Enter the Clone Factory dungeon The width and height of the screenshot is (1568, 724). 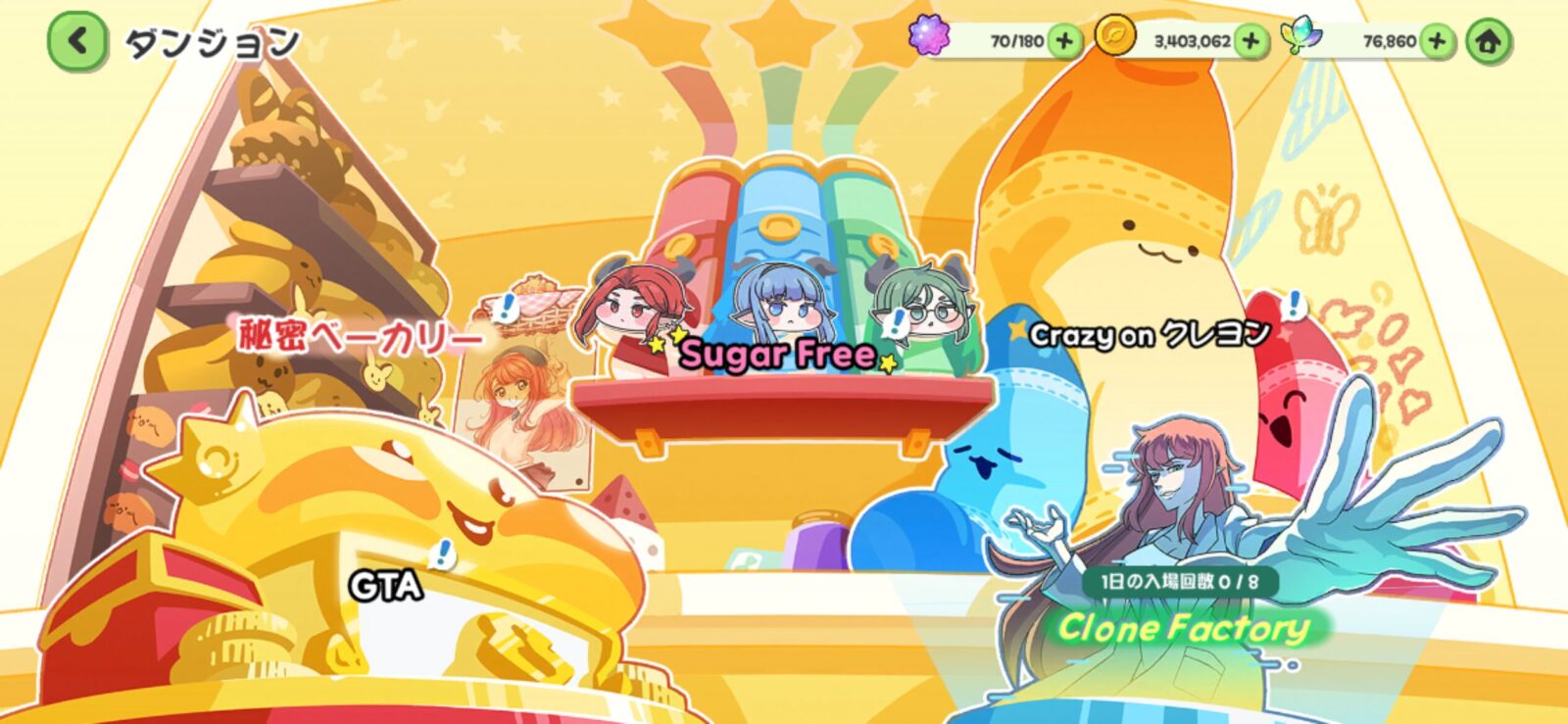(1183, 627)
